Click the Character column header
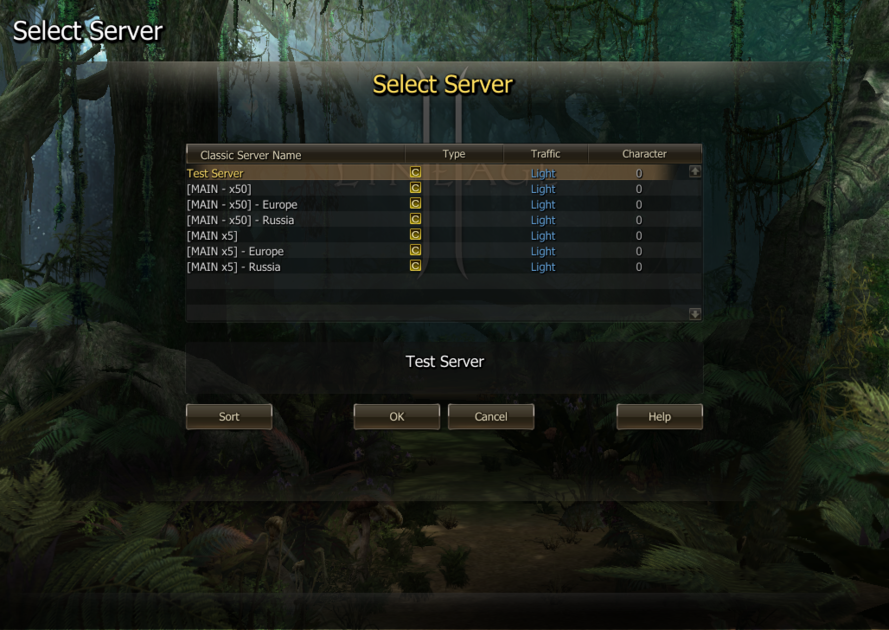 pos(644,154)
